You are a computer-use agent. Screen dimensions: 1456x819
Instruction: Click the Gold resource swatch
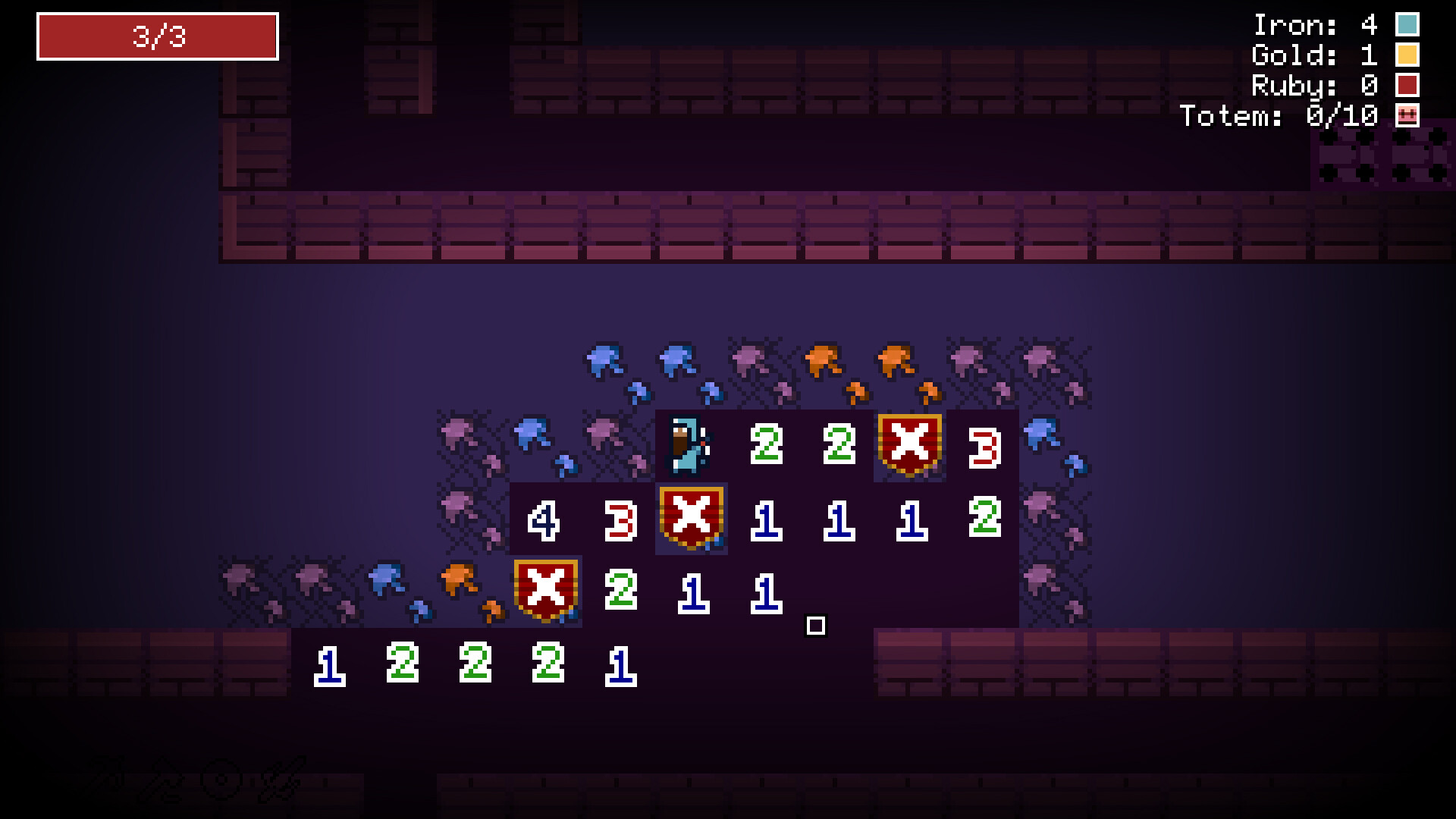tap(1407, 55)
